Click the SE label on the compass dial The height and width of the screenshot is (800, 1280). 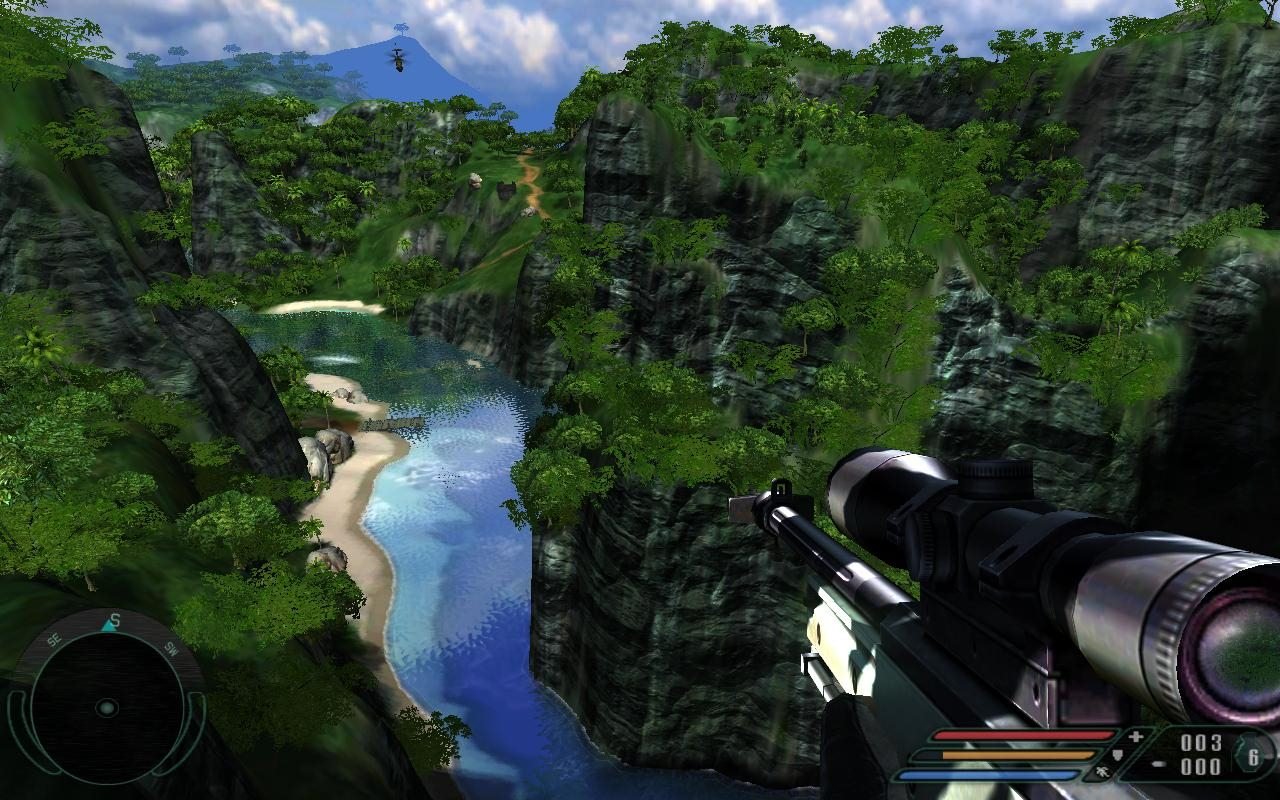click(52, 640)
